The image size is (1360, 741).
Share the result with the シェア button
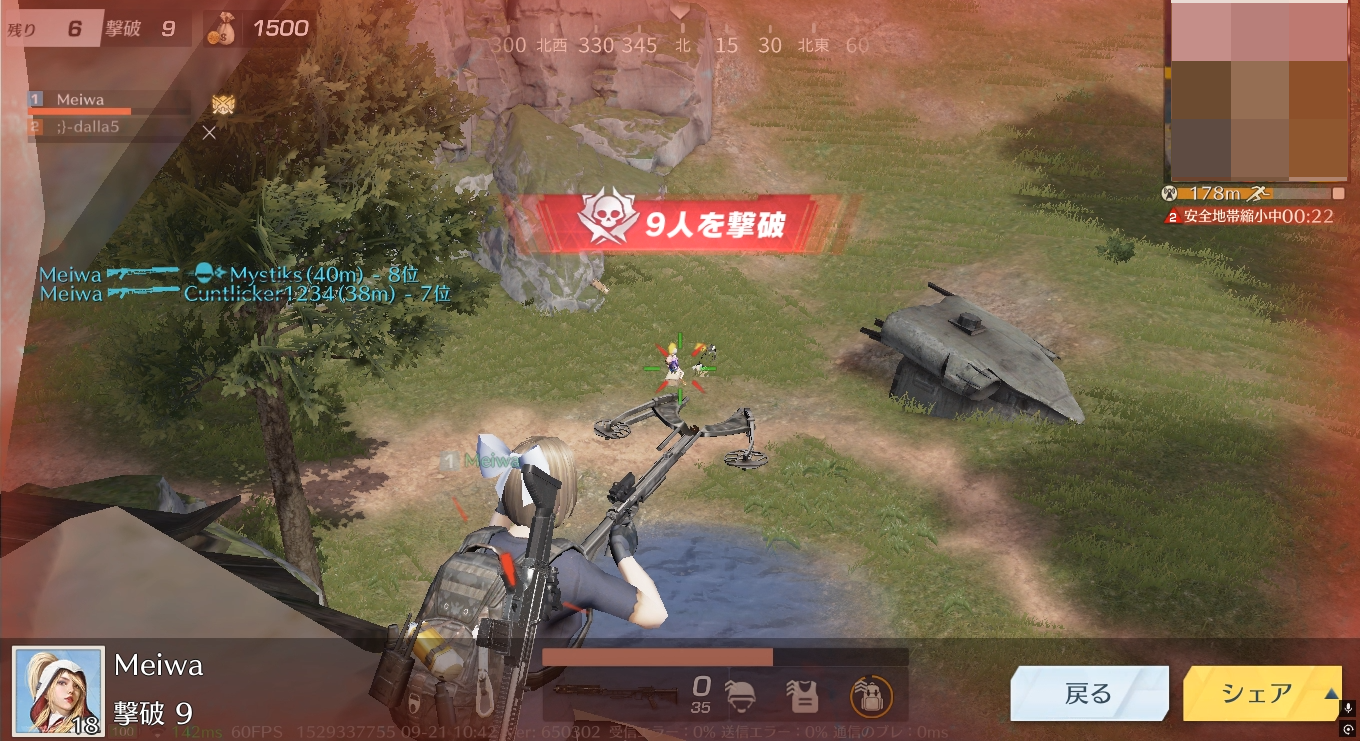[1257, 693]
